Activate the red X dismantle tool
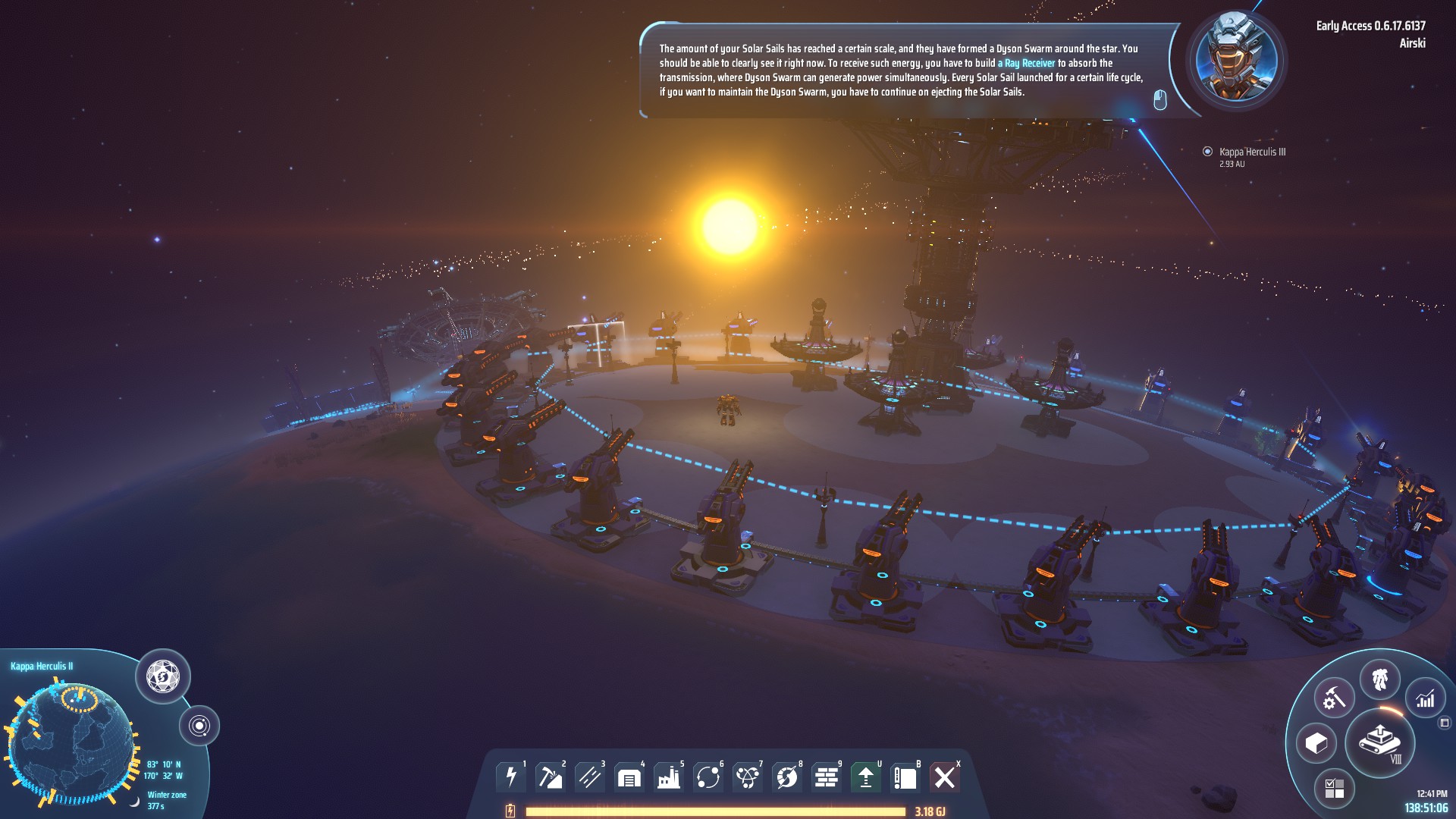The width and height of the screenshot is (1456, 819). coord(944,777)
